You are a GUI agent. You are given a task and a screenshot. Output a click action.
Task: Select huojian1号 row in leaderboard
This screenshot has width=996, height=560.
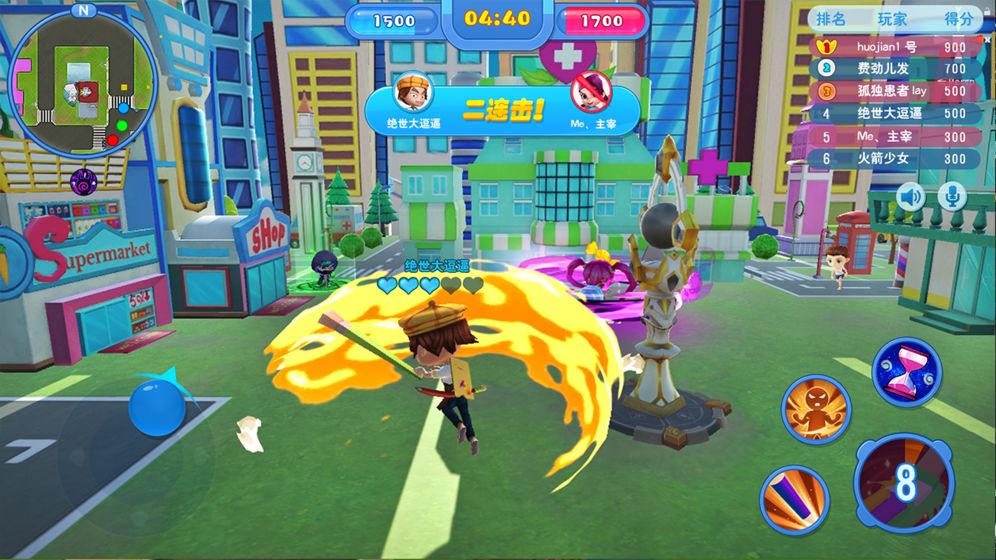pyautogui.click(x=894, y=47)
